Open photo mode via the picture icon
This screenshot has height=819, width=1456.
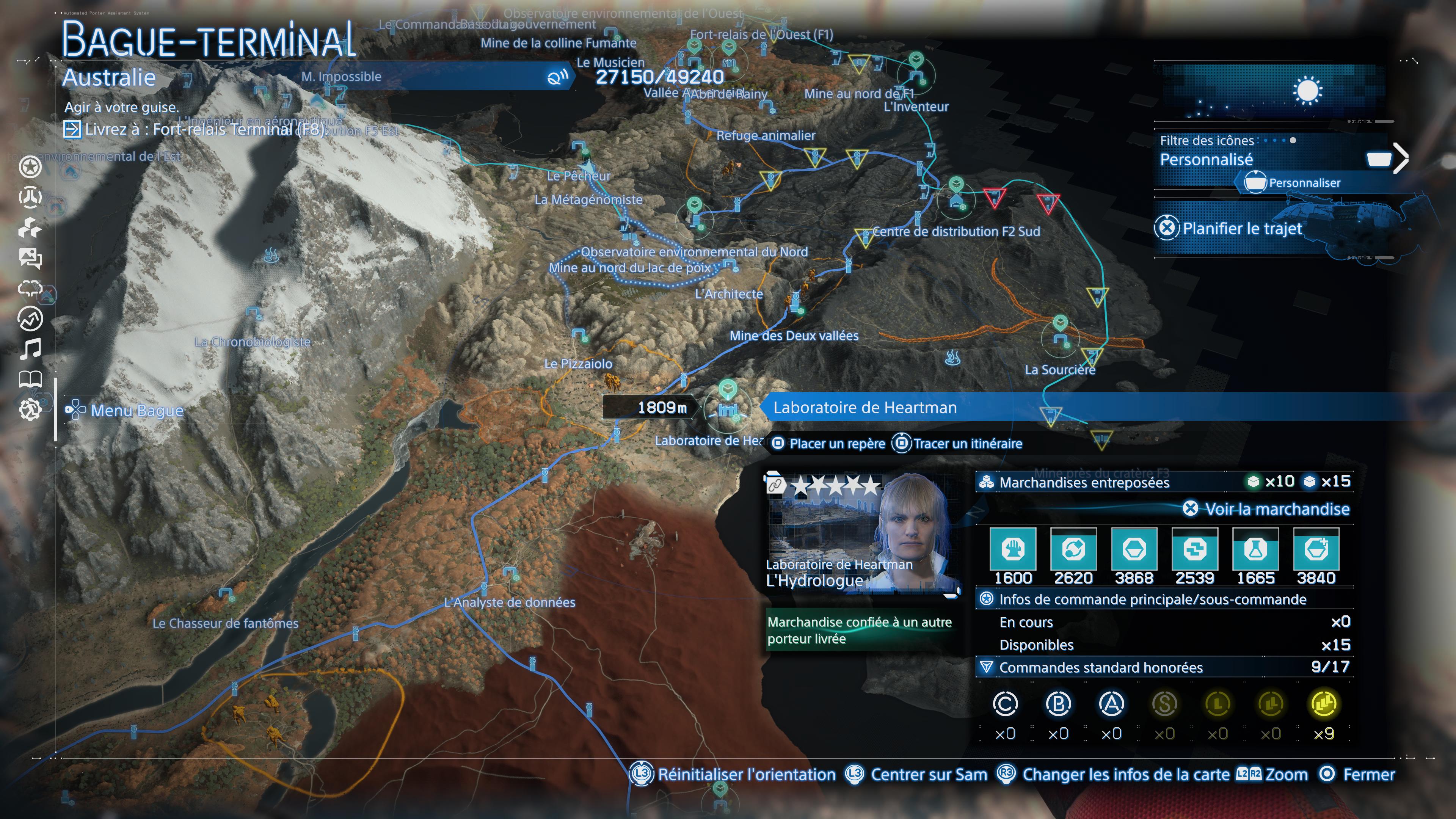pos(30,258)
